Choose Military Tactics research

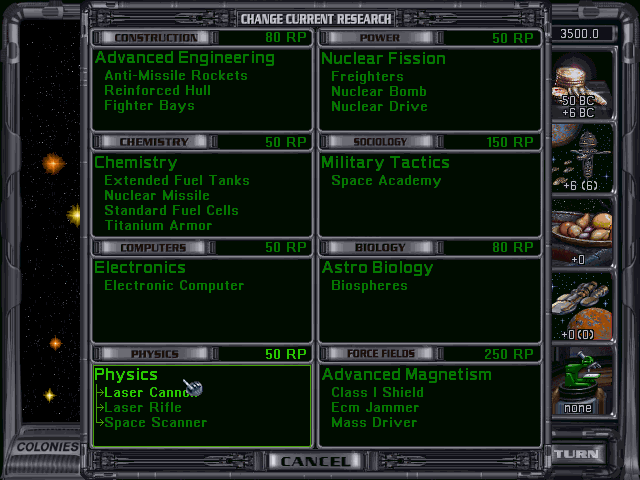[x=385, y=162]
